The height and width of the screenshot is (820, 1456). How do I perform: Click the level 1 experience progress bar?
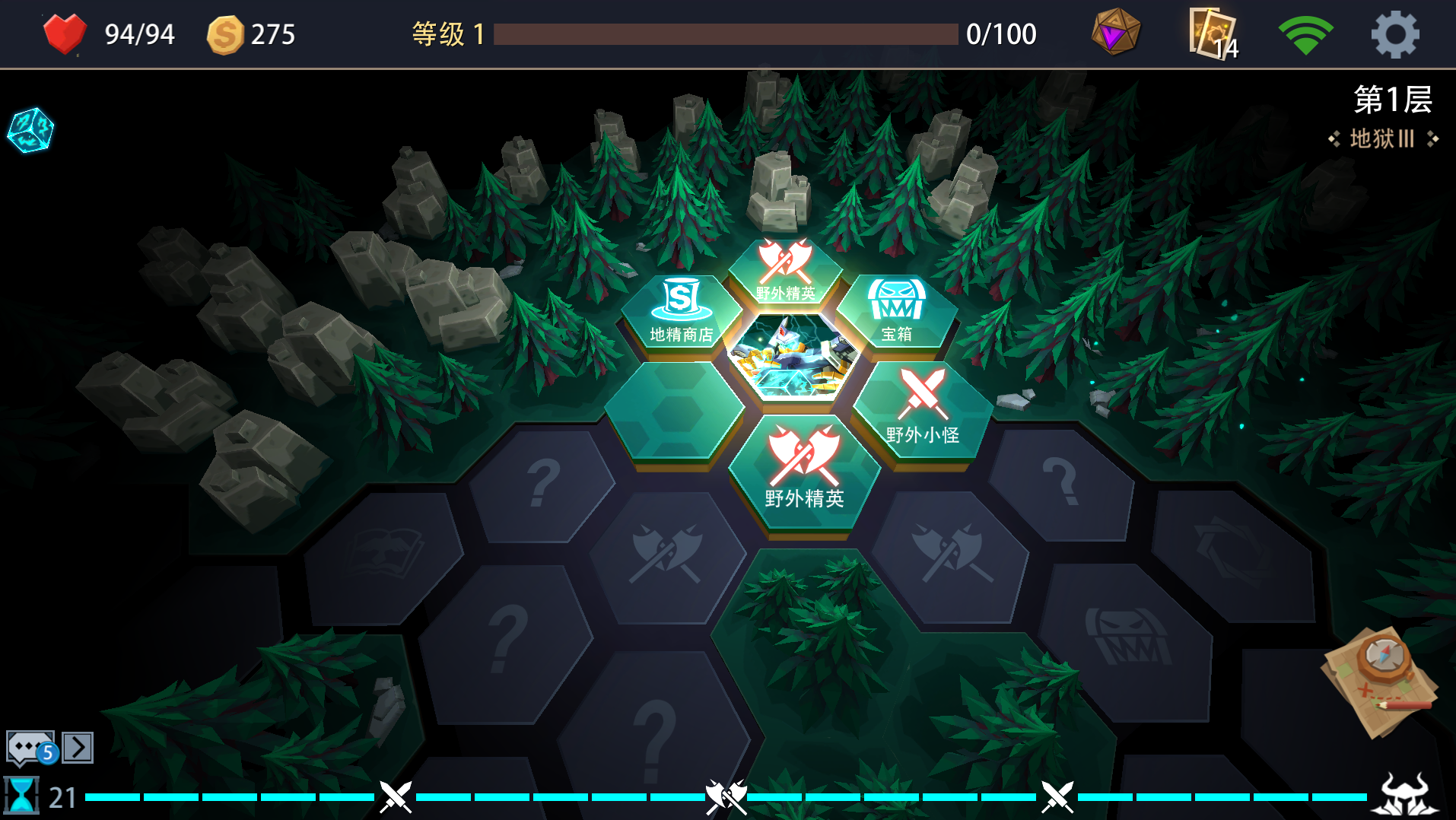pyautogui.click(x=726, y=33)
